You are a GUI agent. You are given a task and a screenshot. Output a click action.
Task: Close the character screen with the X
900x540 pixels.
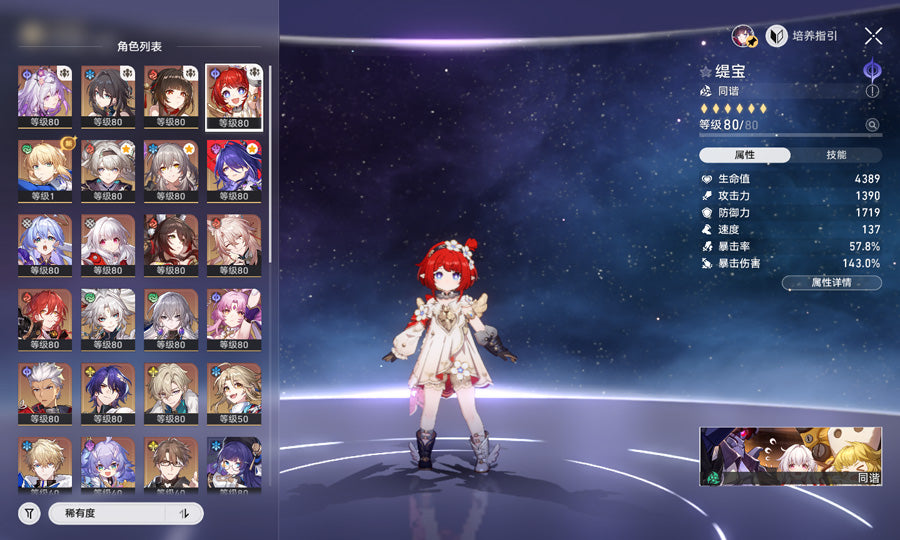pyautogui.click(x=873, y=36)
